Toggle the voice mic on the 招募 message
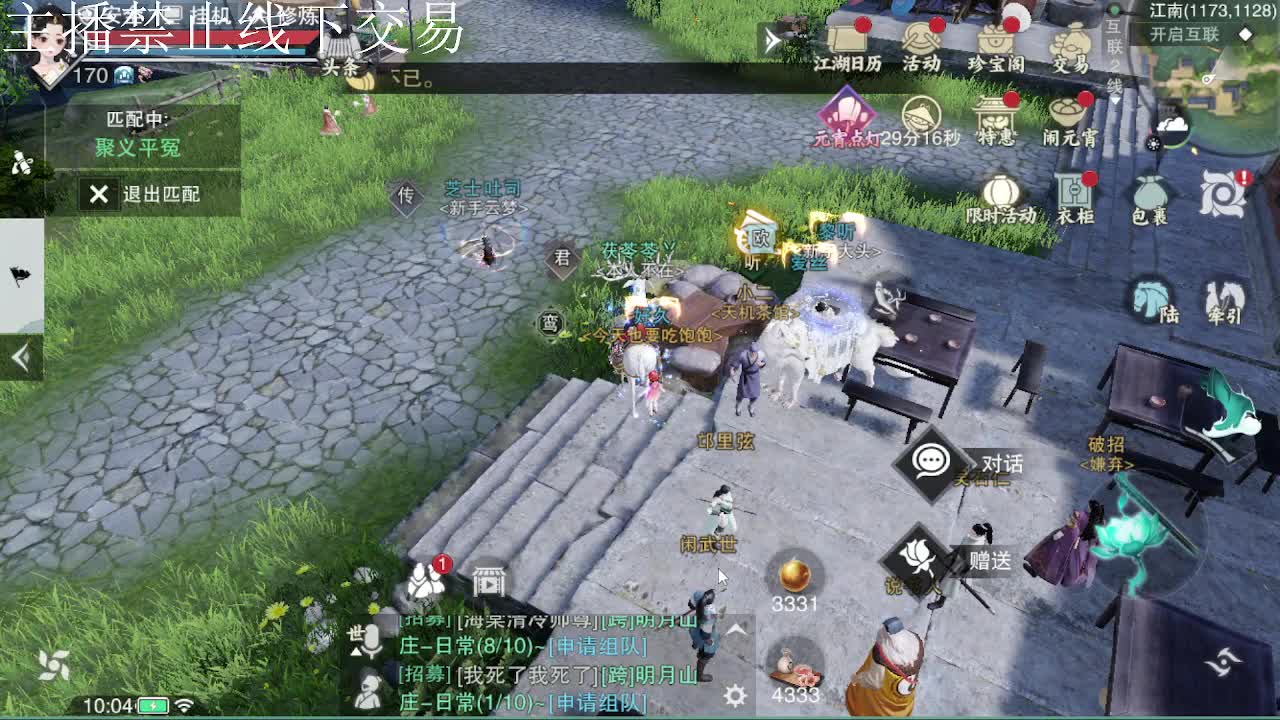Screen dimensions: 1280x720 pos(372,638)
